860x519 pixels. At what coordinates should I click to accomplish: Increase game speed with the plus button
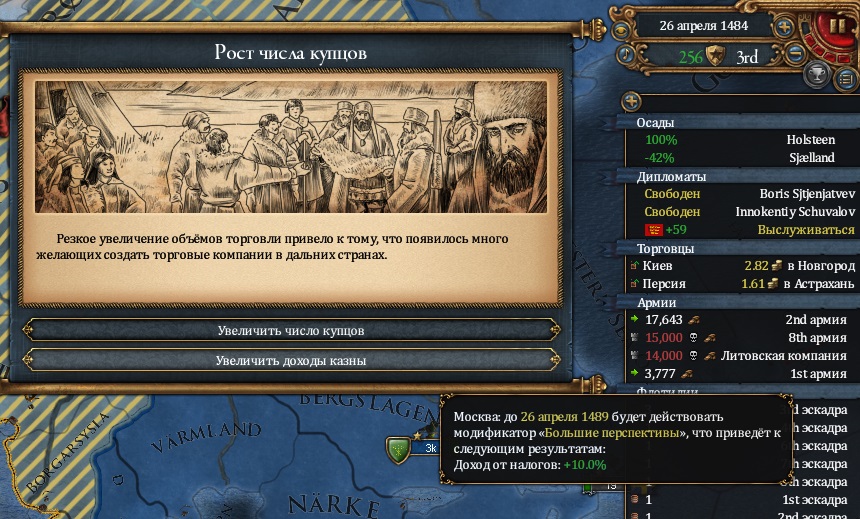pyautogui.click(x=785, y=27)
